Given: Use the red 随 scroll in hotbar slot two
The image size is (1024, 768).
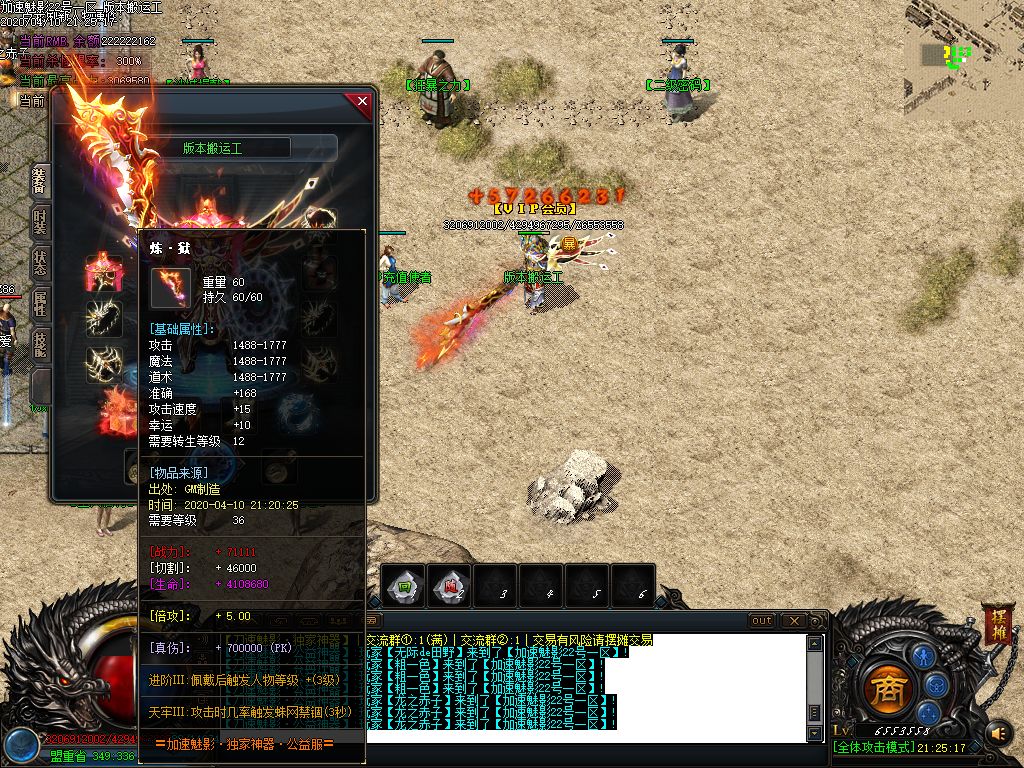Looking at the screenshot, I should coord(451,586).
